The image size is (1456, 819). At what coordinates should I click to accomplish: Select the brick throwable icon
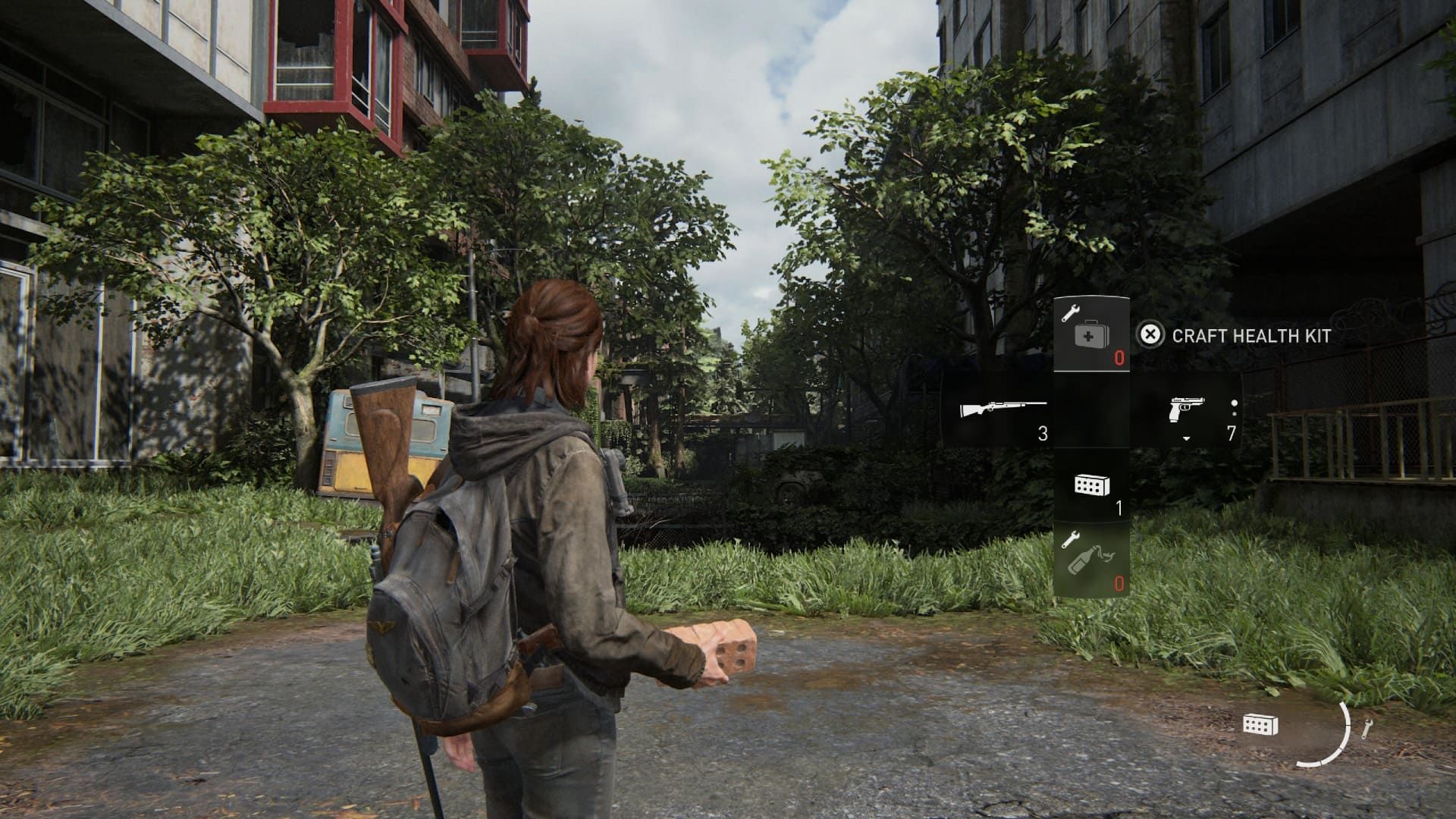(x=1092, y=485)
